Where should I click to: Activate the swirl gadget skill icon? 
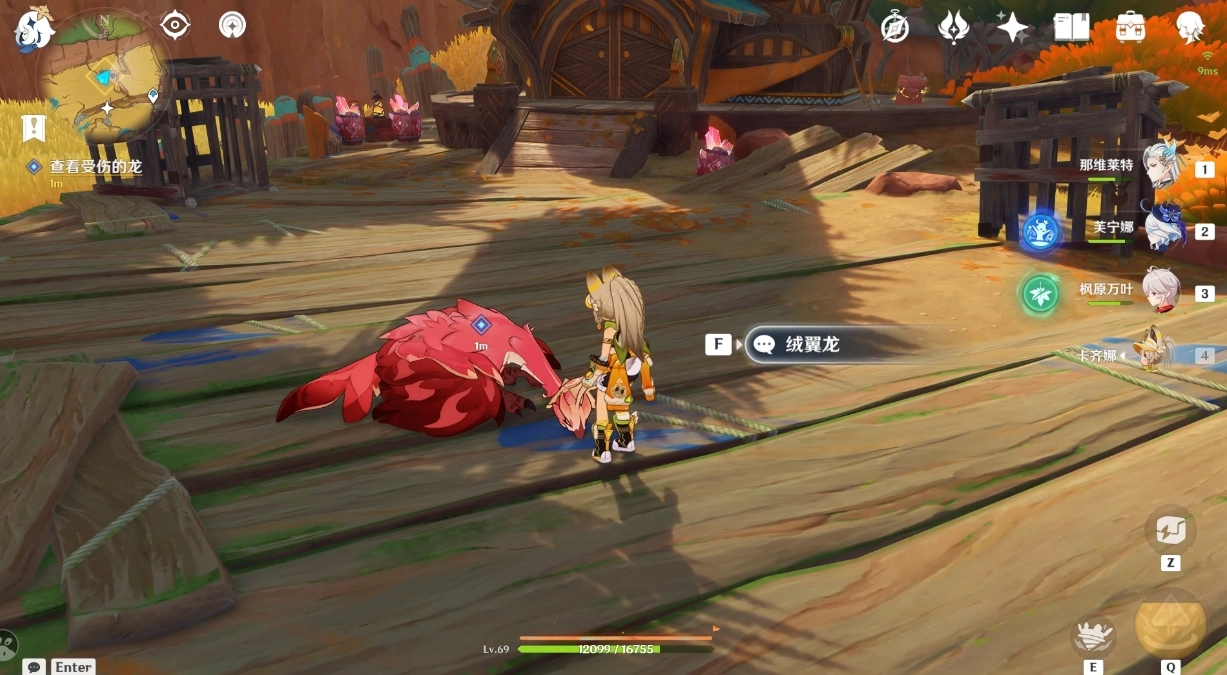[1170, 529]
